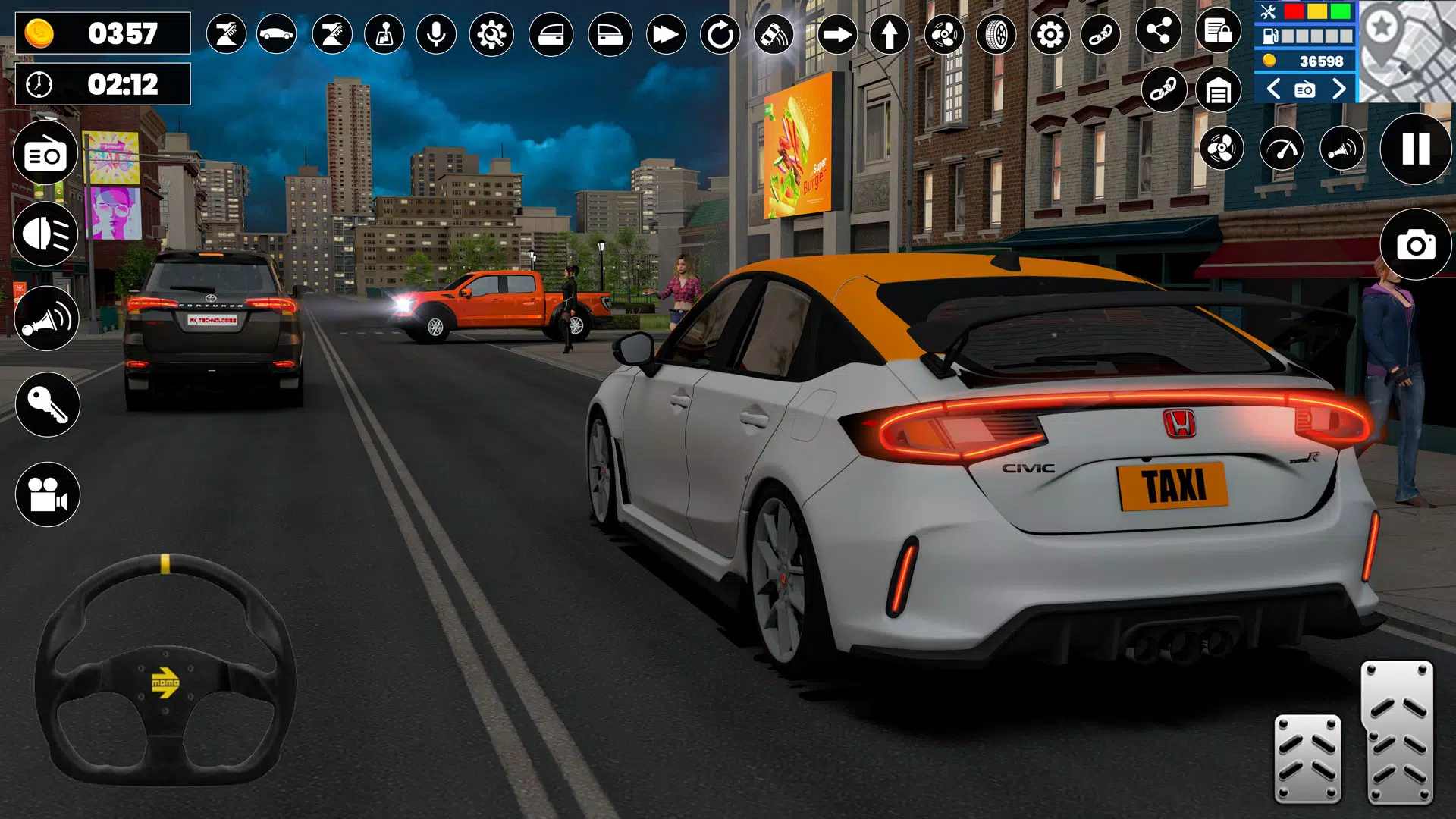This screenshot has height=819, width=1456.
Task: Open the vehicle paint spray tool
Action: pos(229,33)
